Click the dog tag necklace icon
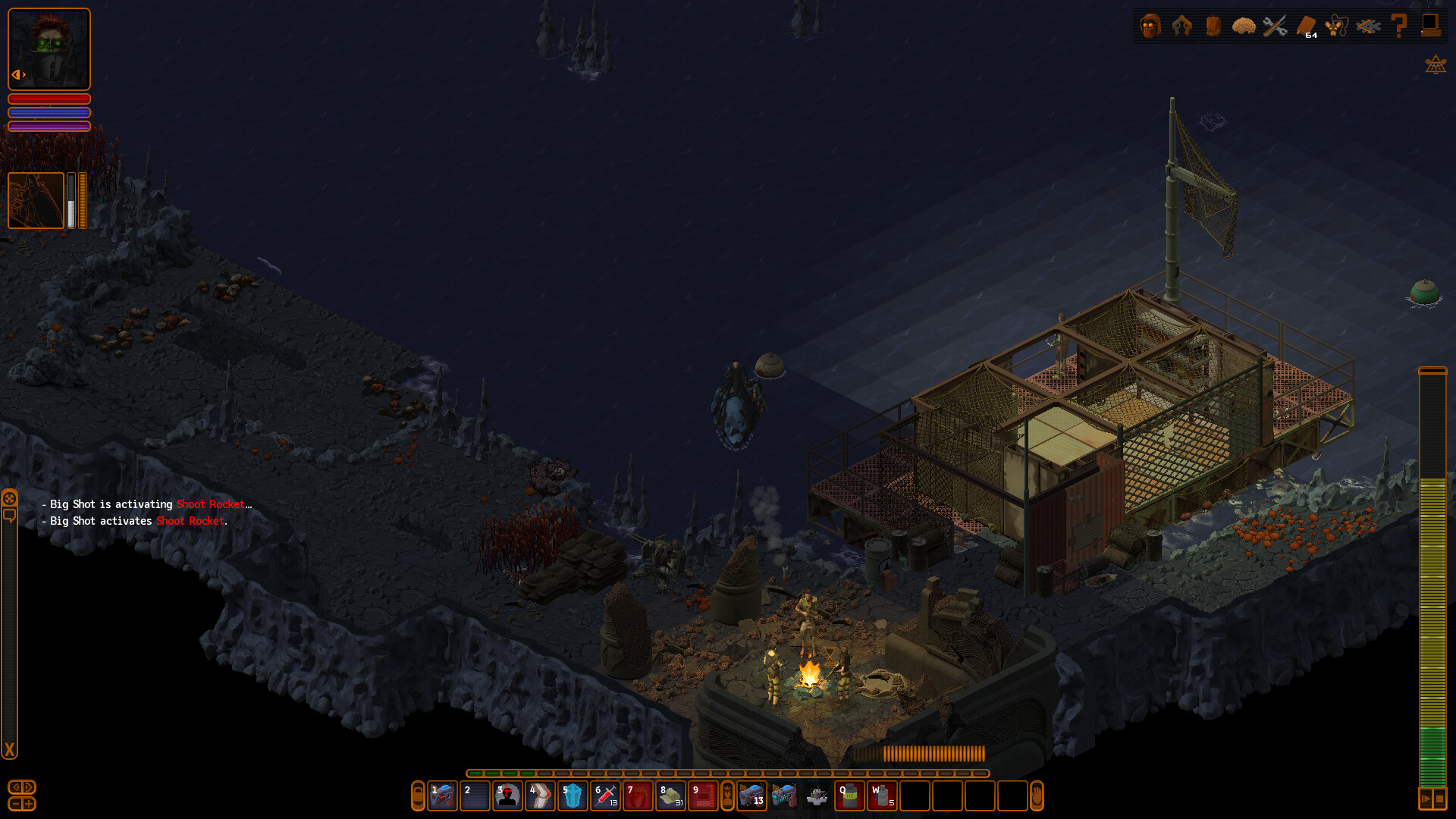The width and height of the screenshot is (1456, 819). 1335,25
